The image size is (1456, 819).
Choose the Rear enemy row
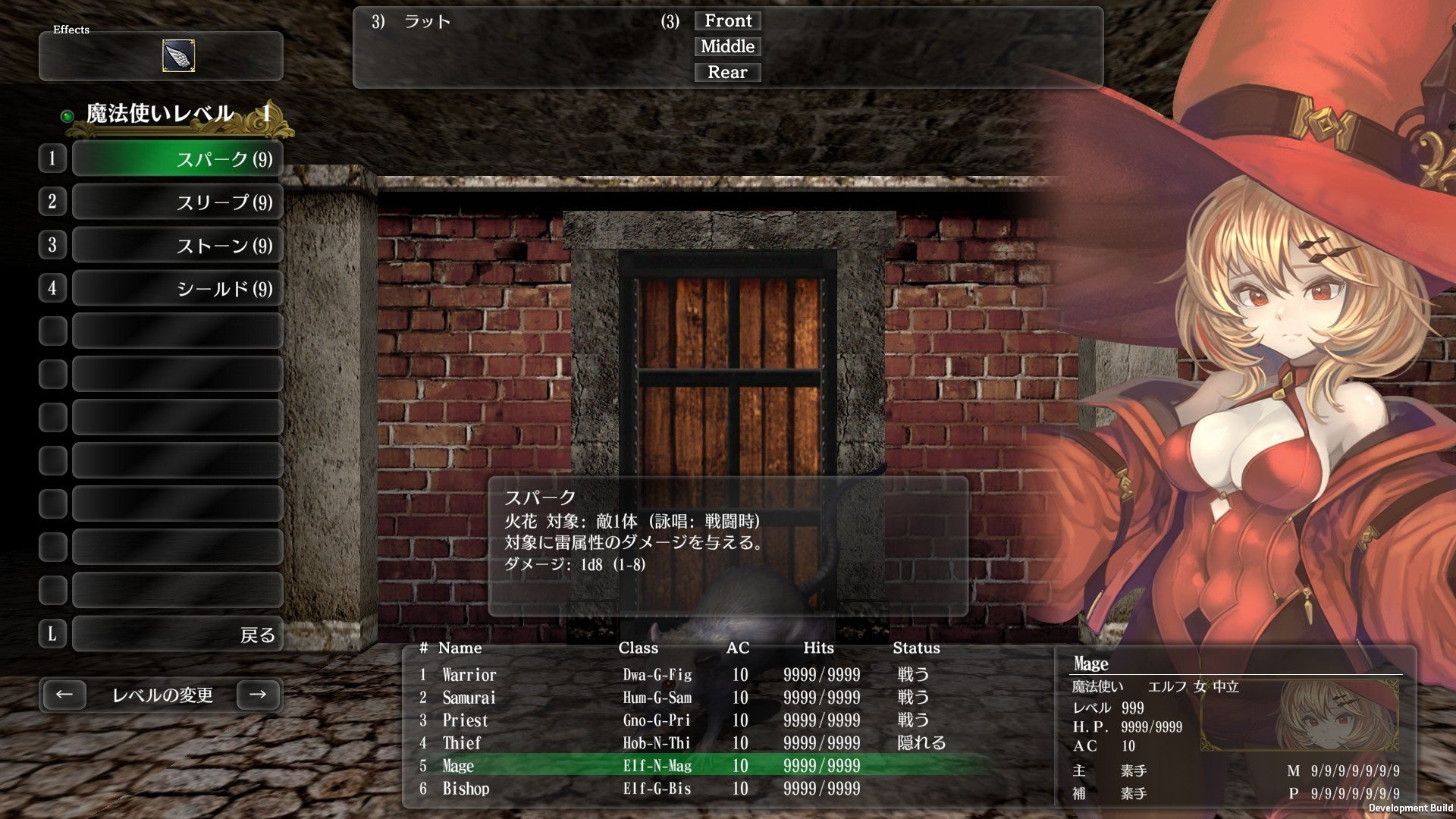(x=727, y=72)
